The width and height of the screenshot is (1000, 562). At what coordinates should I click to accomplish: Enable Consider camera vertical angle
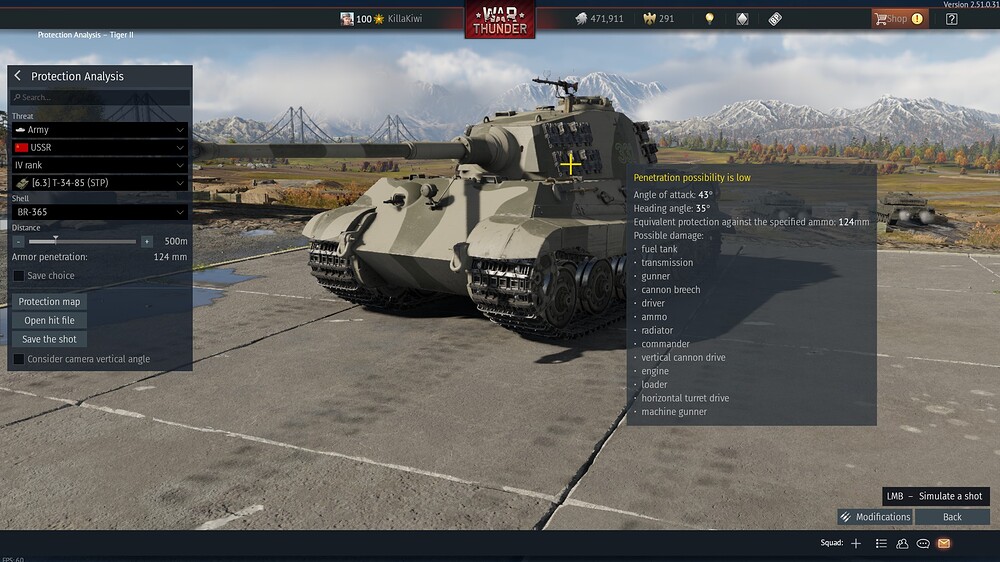point(19,359)
